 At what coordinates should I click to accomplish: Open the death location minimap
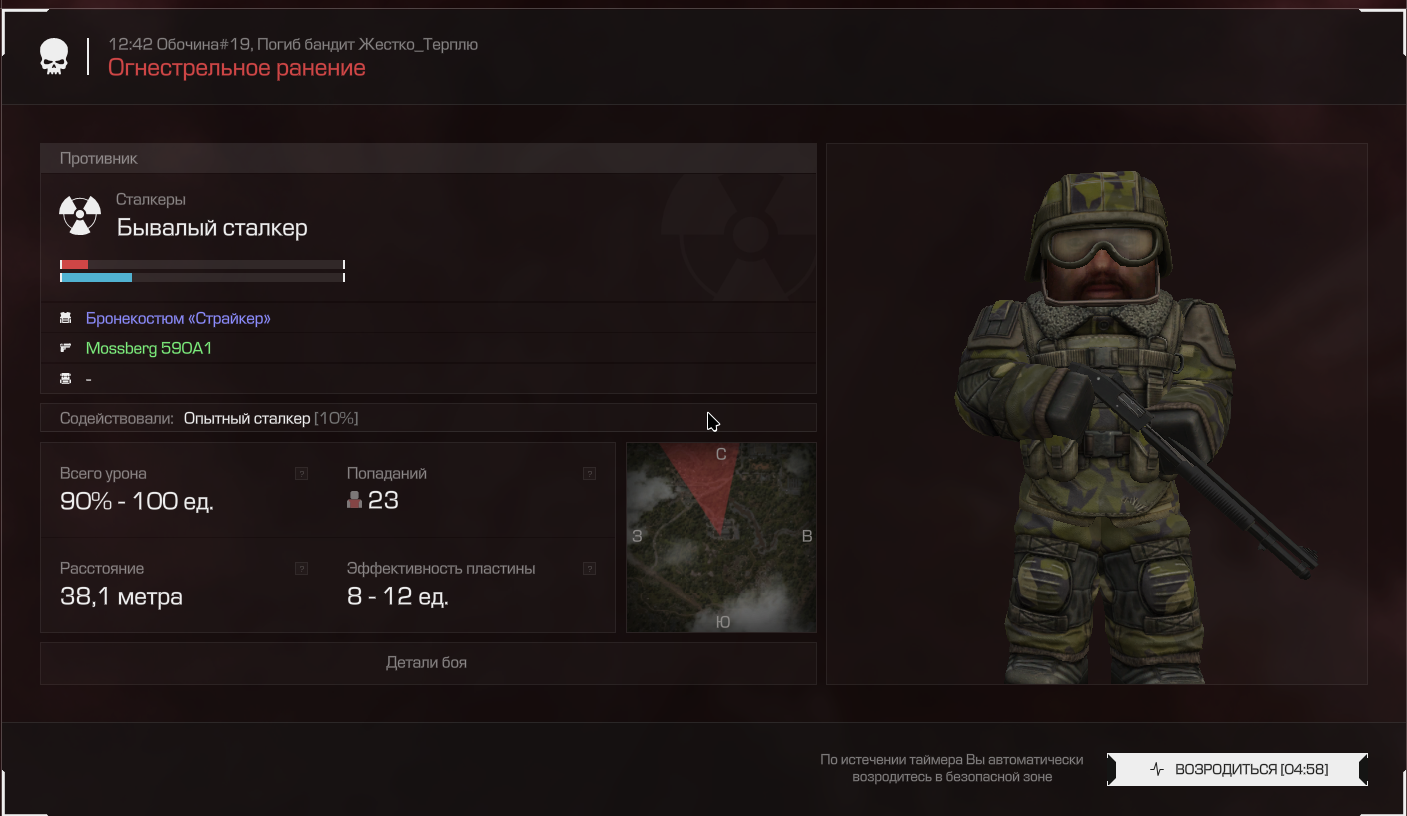721,537
